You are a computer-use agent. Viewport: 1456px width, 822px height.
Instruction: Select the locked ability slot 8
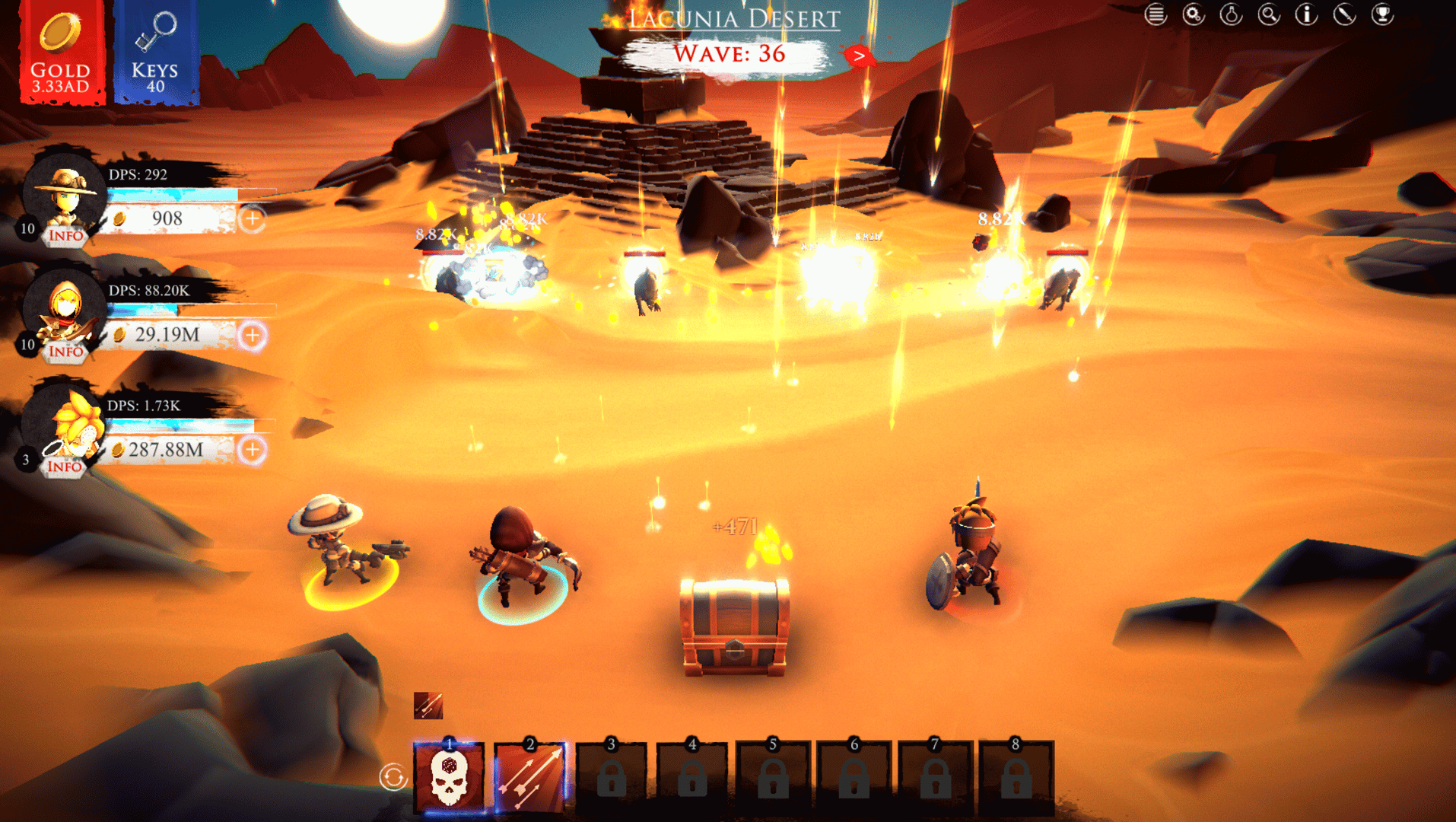pyautogui.click(x=1016, y=778)
